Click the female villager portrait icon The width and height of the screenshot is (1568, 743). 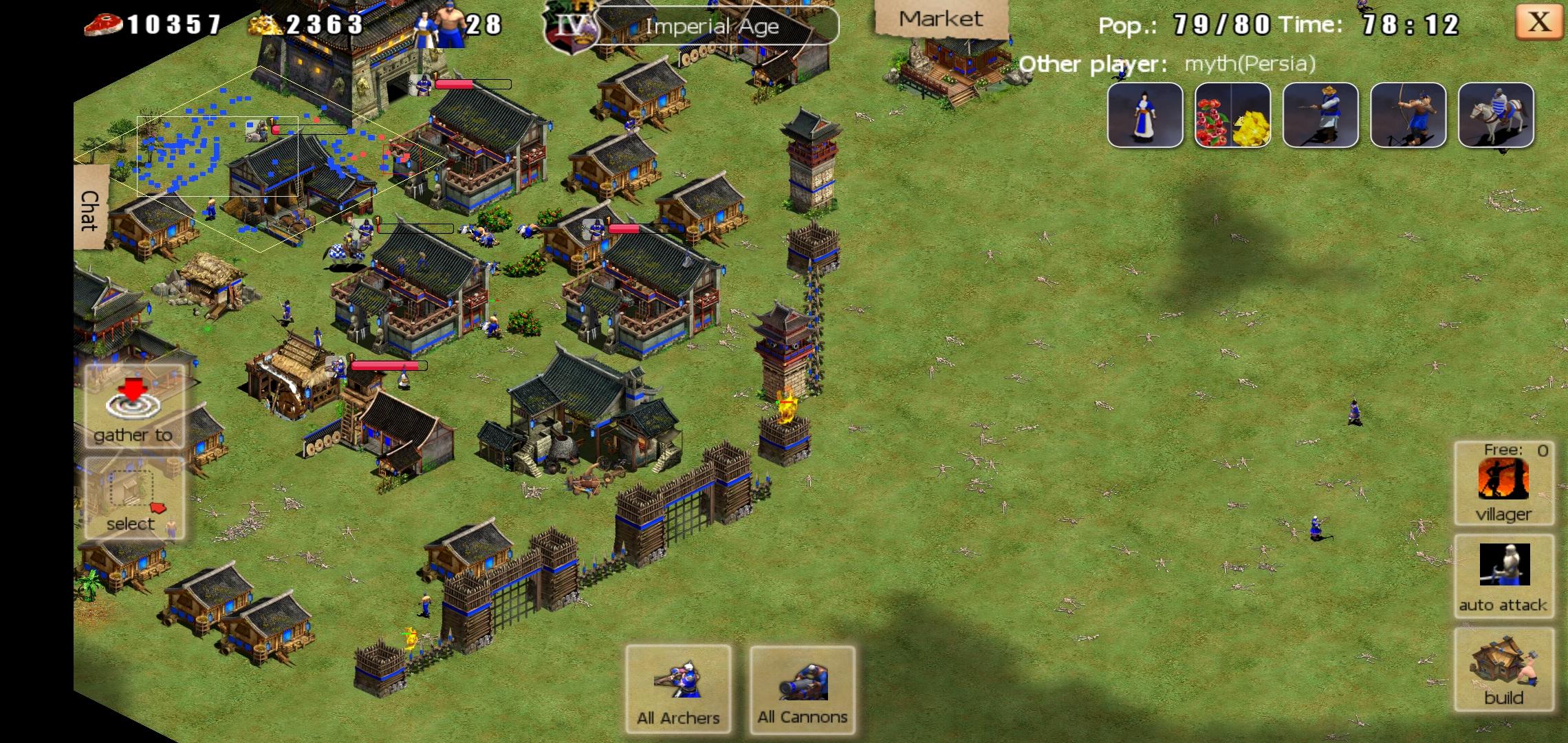[x=1145, y=116]
